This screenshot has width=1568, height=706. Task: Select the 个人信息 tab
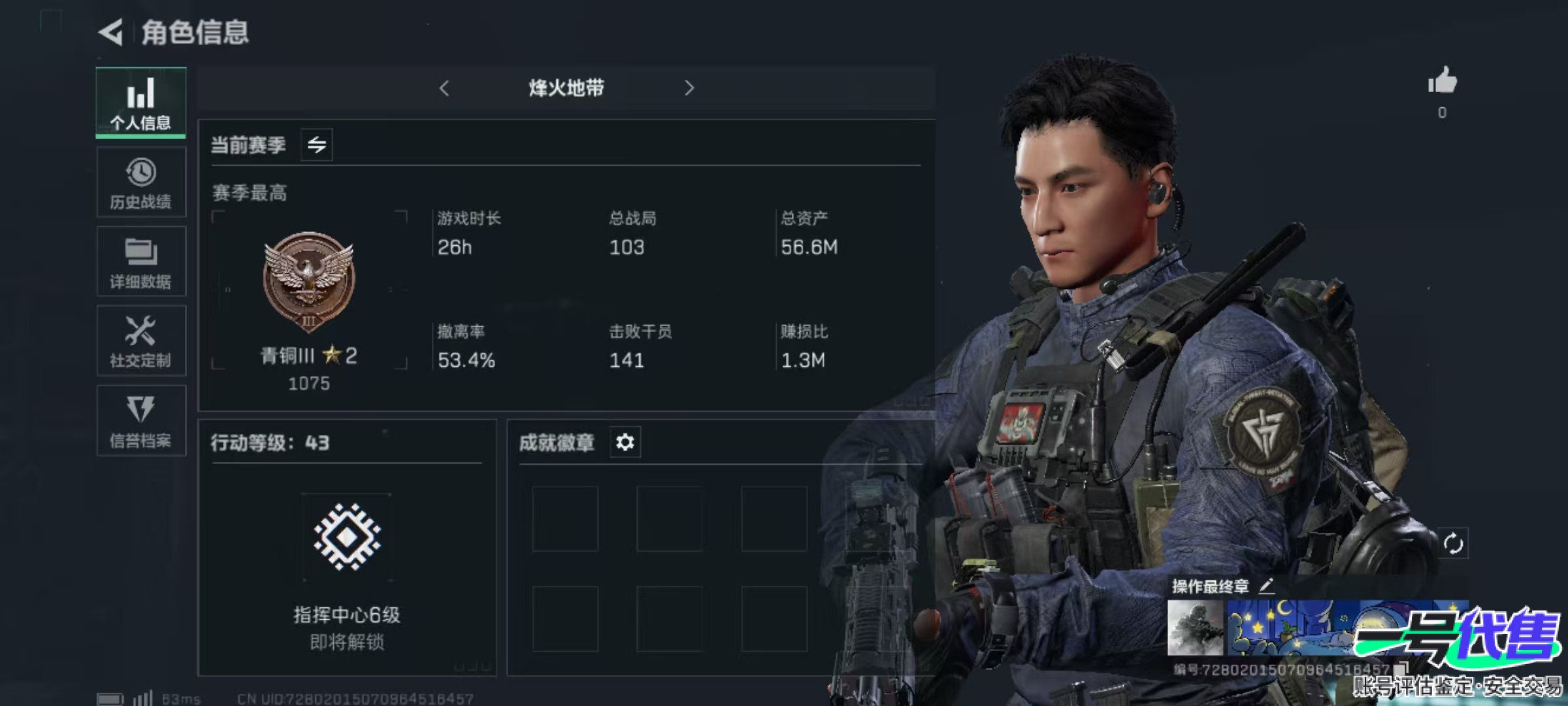coord(141,103)
